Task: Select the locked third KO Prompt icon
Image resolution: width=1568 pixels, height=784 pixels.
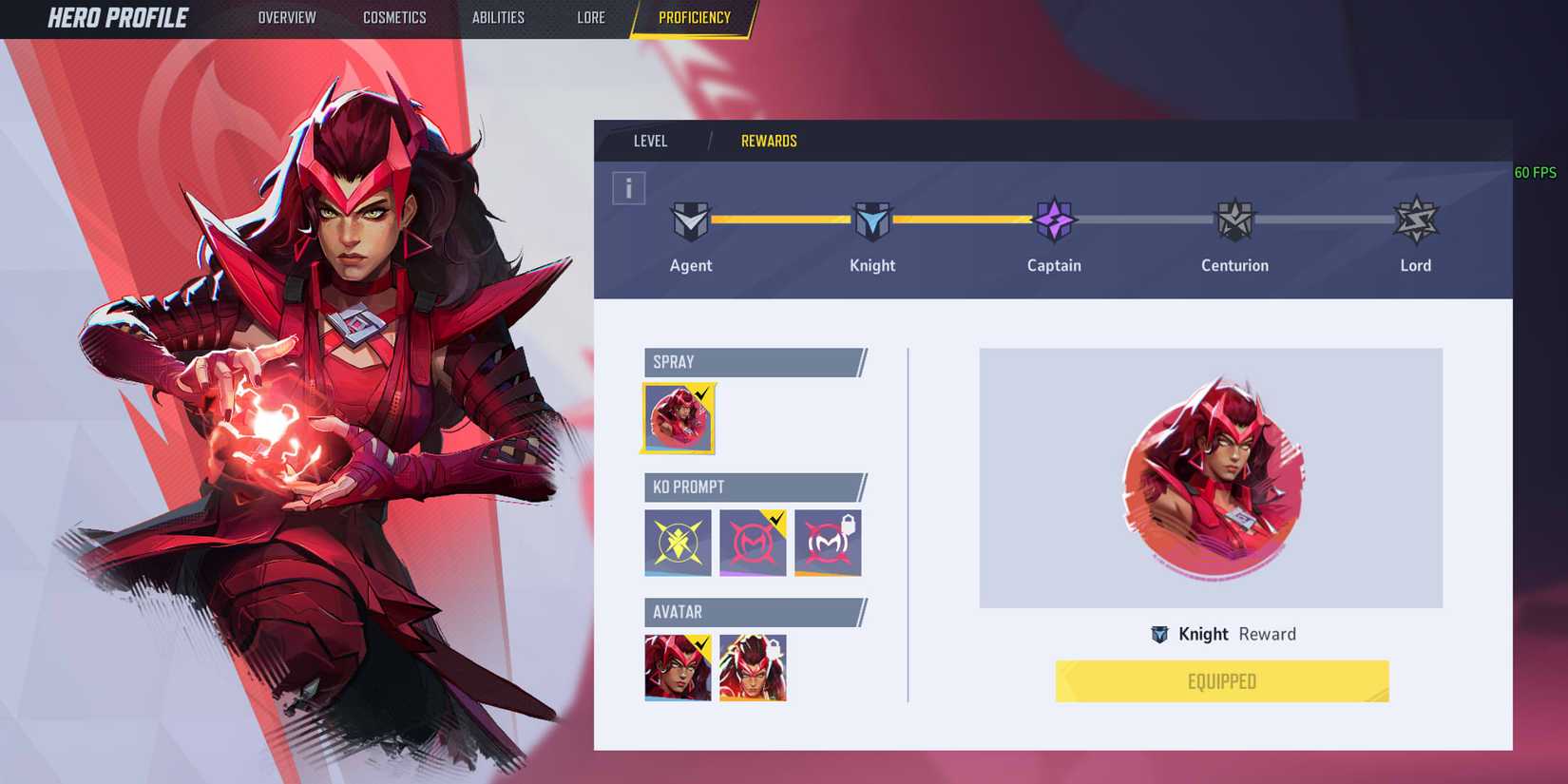Action: click(829, 543)
